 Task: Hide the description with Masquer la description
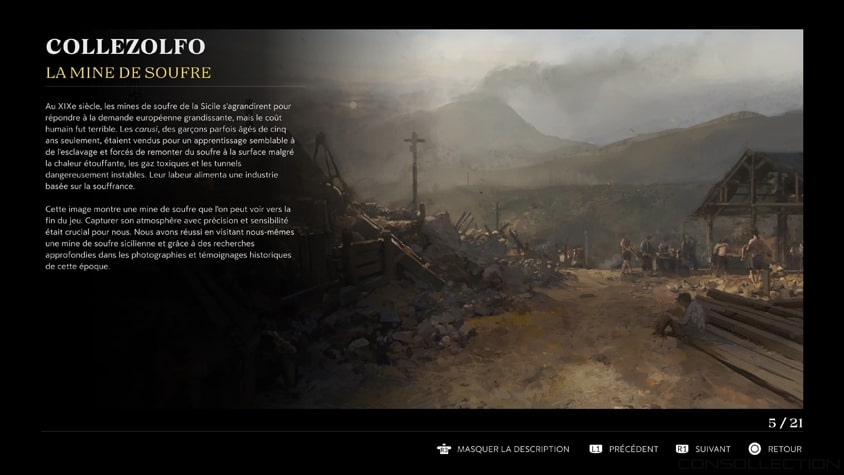click(x=504, y=449)
